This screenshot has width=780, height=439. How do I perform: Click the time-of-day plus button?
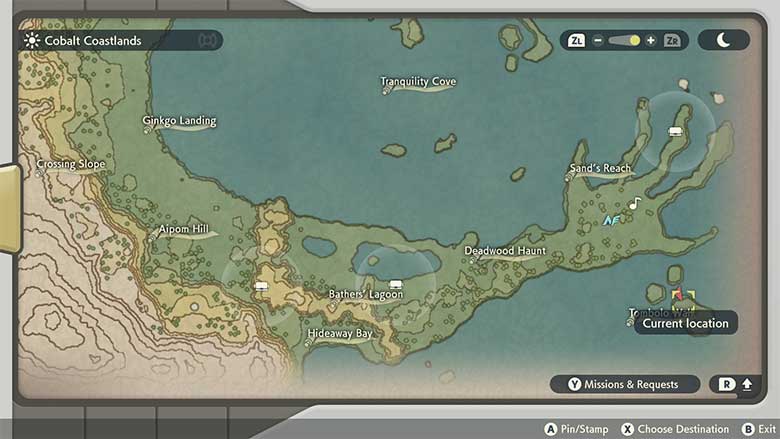pyautogui.click(x=650, y=41)
